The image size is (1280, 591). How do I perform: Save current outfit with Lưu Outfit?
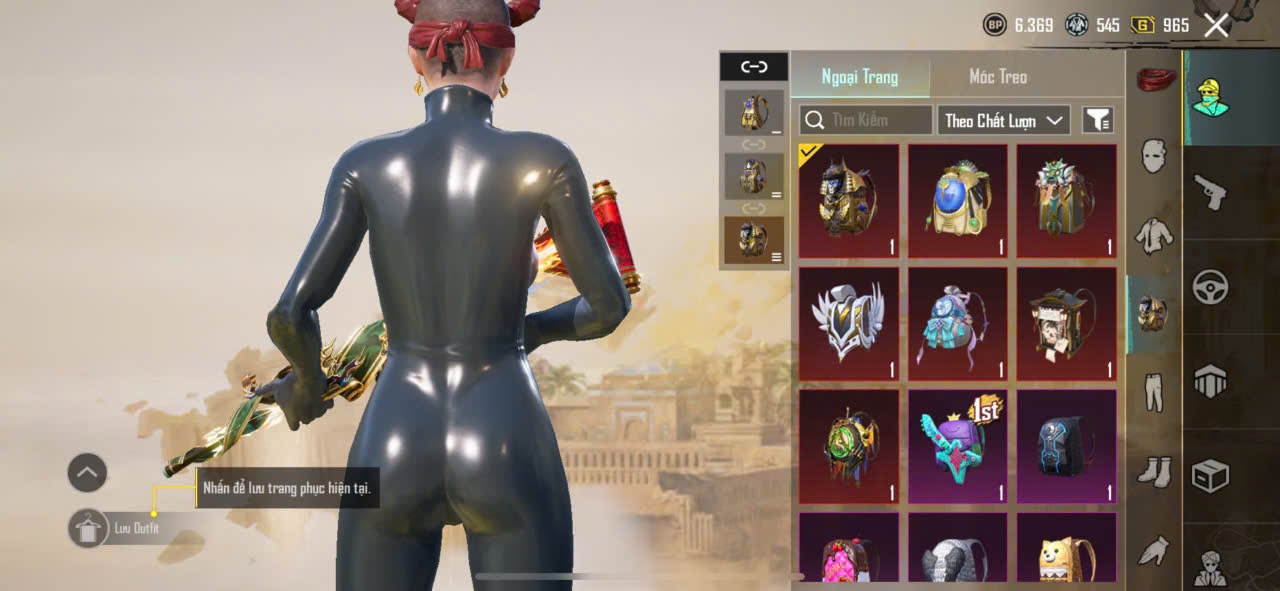[90, 528]
